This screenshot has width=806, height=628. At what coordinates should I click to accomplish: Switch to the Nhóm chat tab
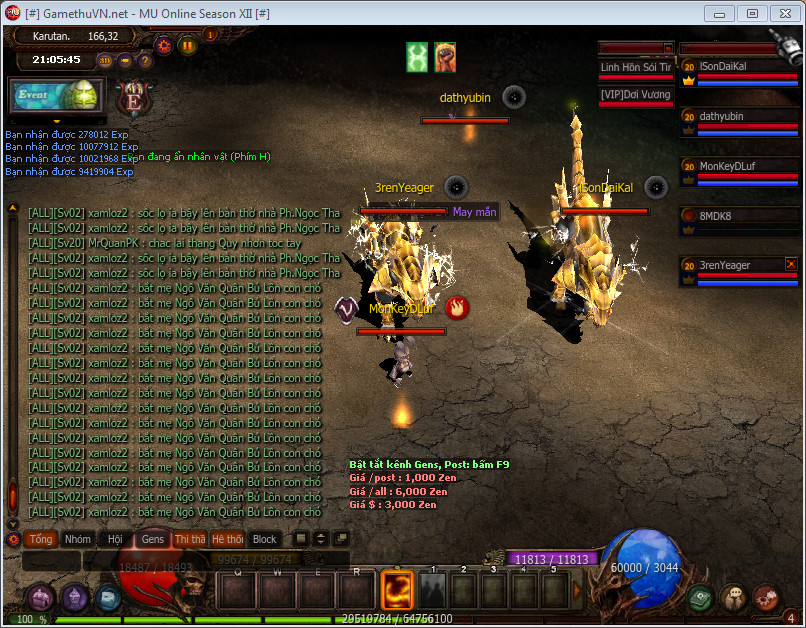[x=77, y=539]
